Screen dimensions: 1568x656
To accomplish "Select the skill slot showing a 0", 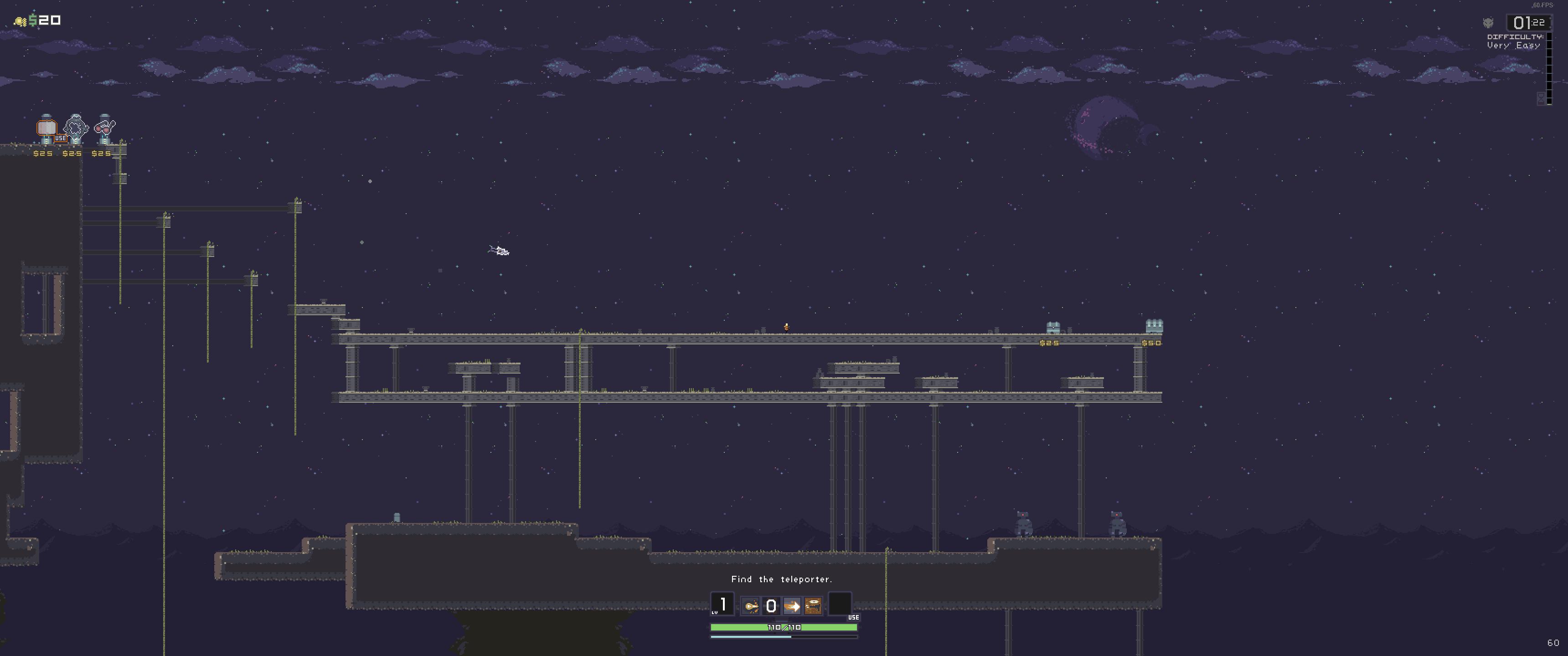I will pos(771,606).
